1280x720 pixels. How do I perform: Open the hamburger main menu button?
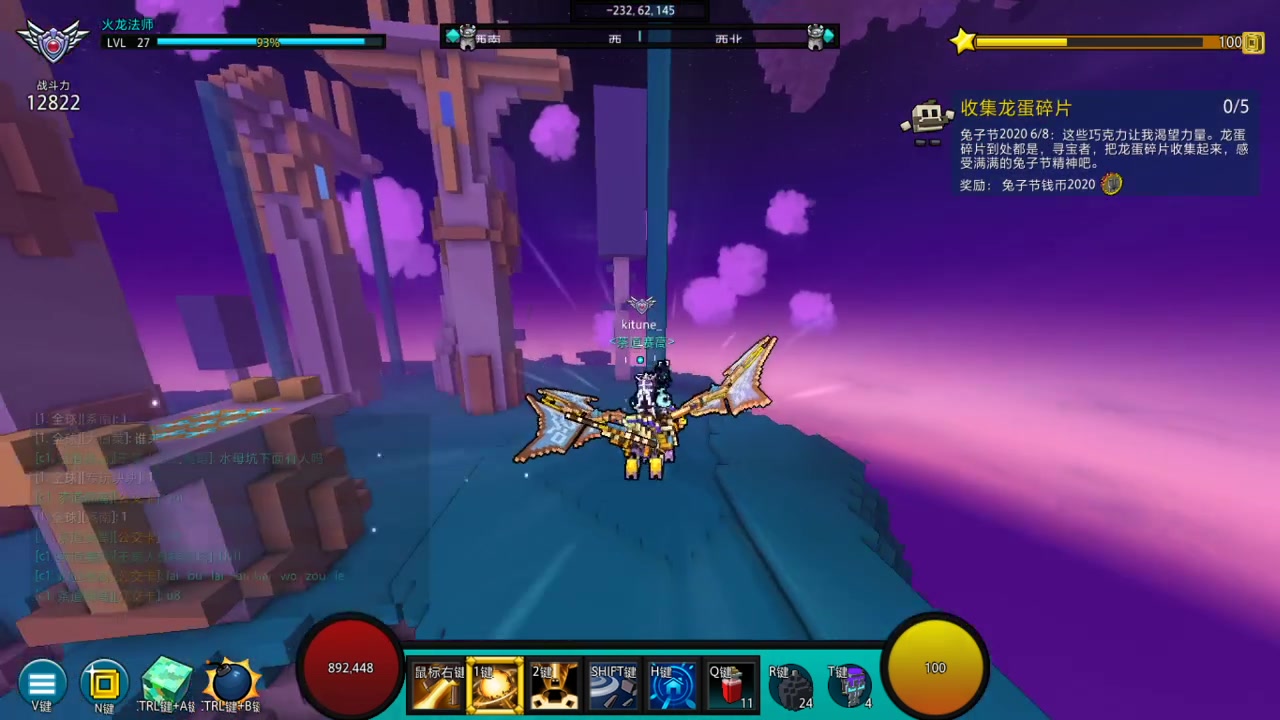(x=42, y=684)
